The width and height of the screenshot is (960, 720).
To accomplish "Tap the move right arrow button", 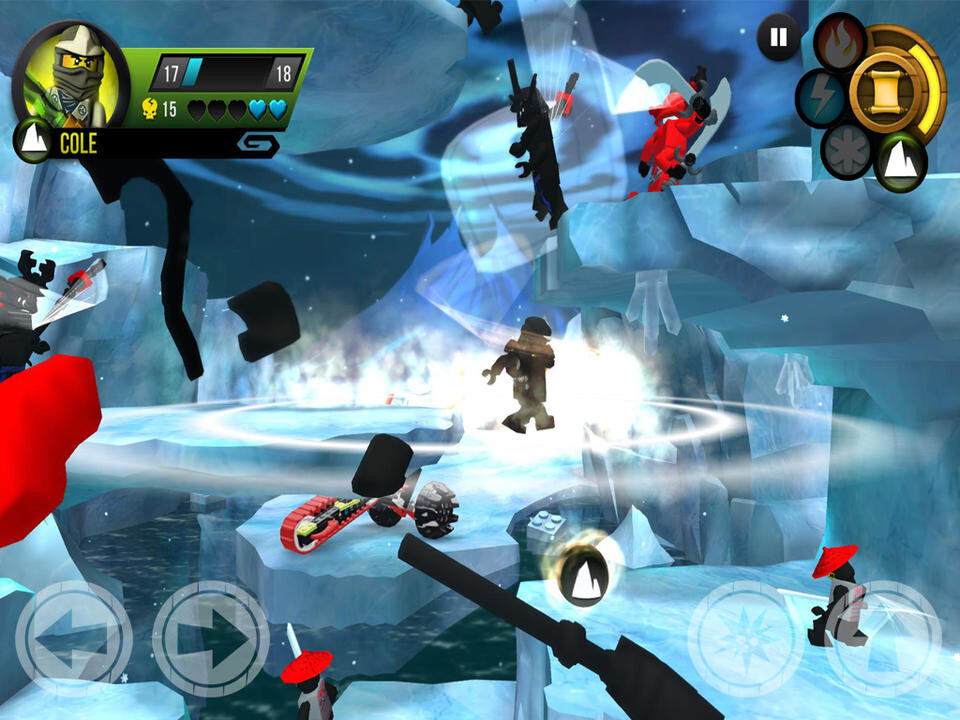I will click(x=210, y=637).
